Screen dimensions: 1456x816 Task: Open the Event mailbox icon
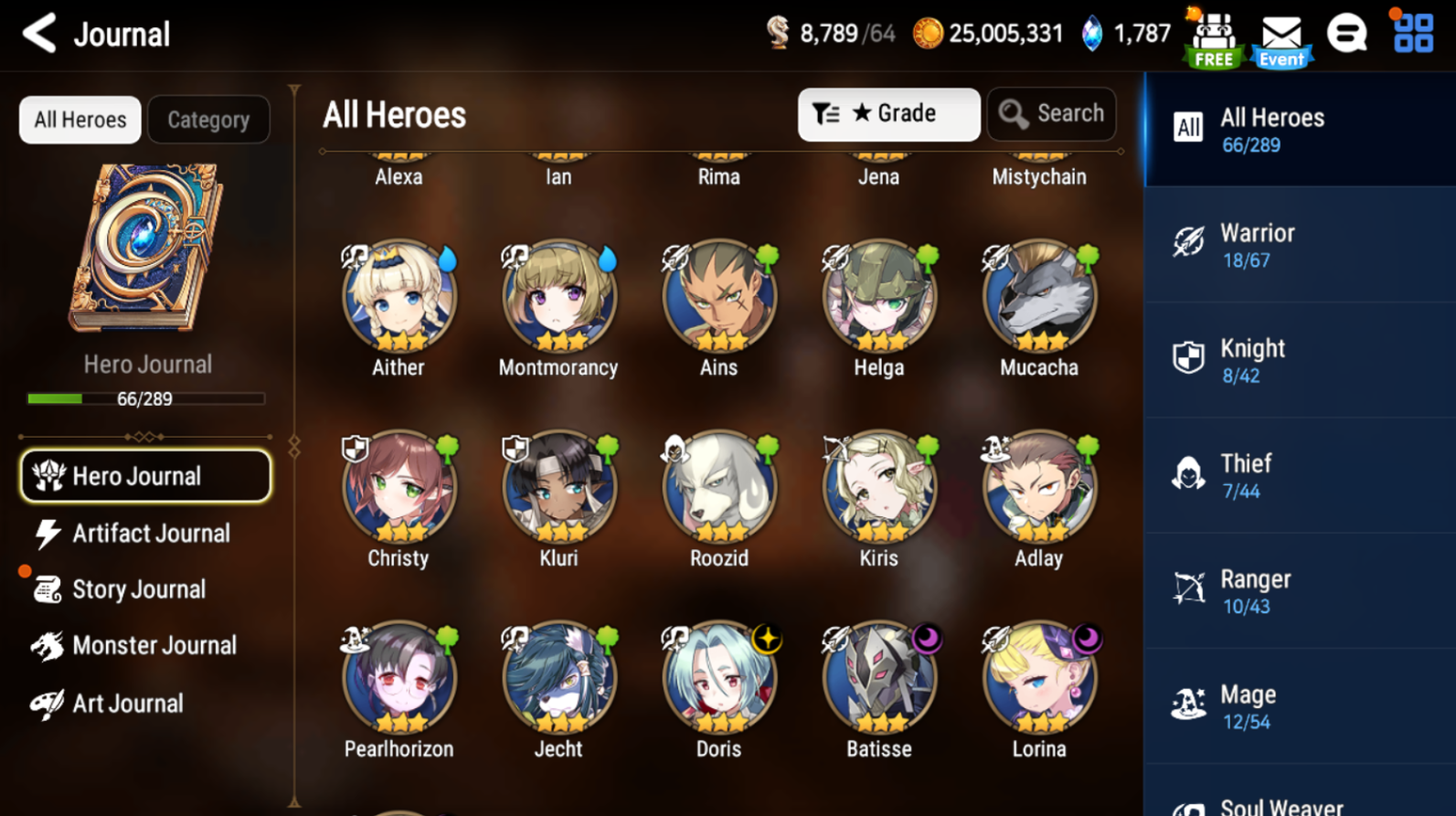point(1281,38)
